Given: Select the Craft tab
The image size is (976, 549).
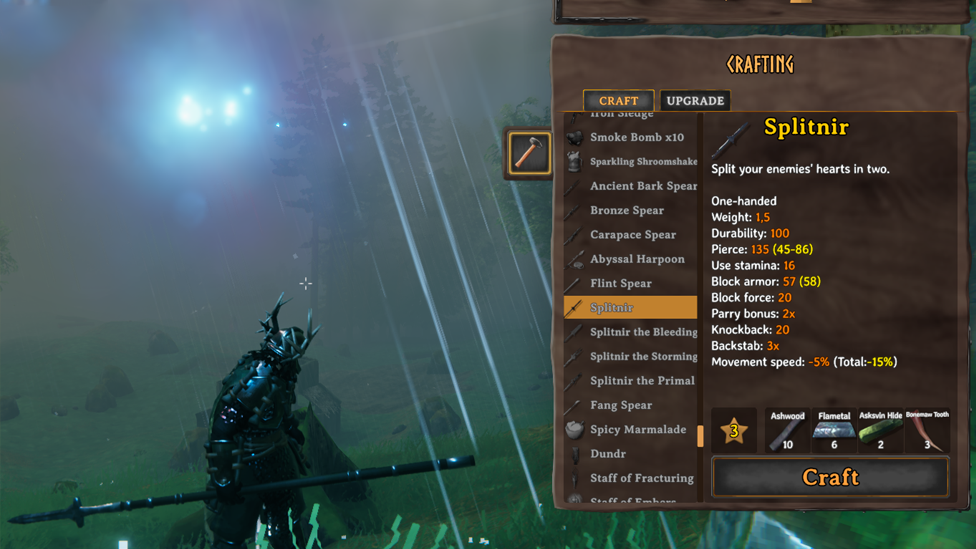Looking at the screenshot, I should click(618, 101).
